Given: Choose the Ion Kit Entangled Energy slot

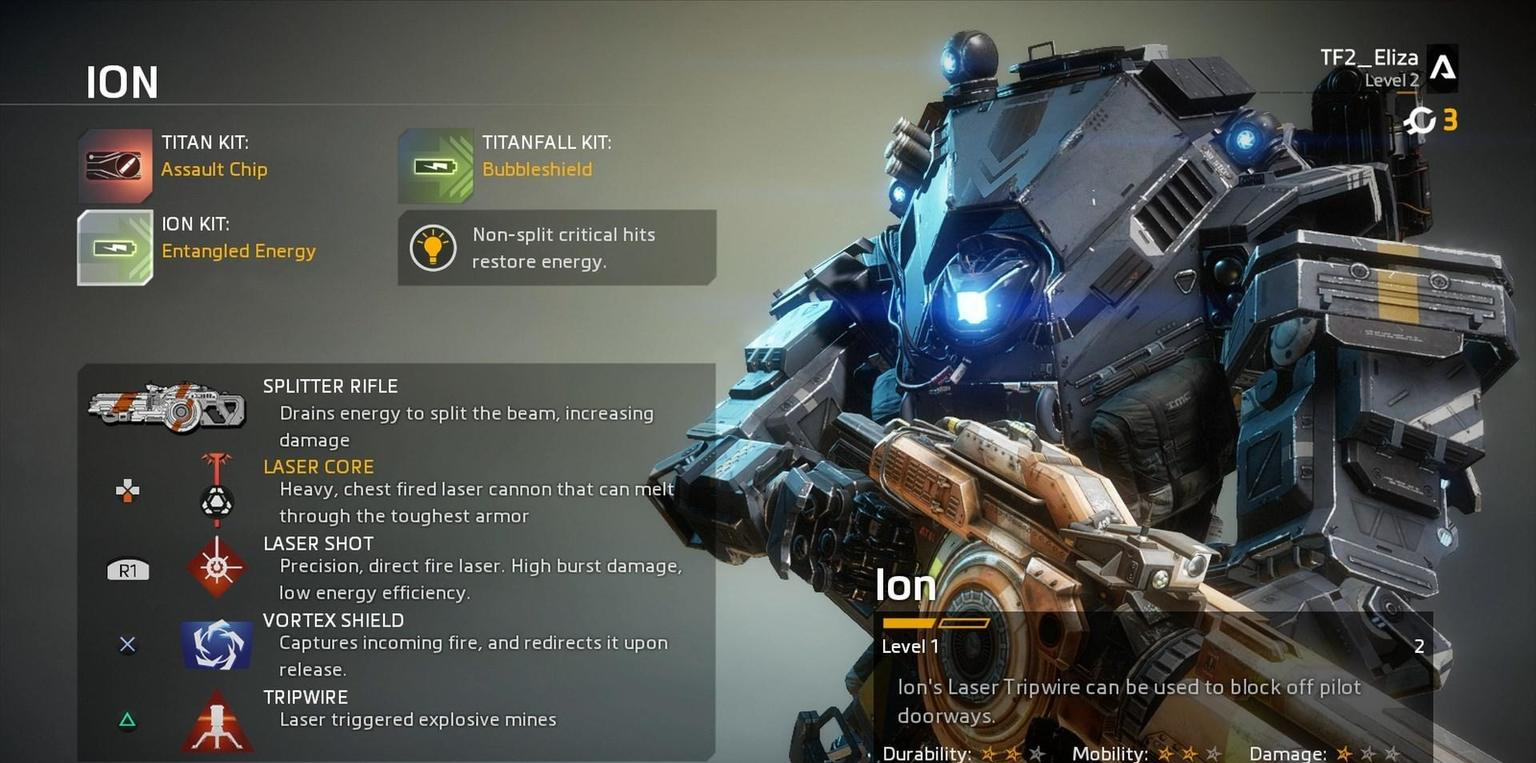Looking at the screenshot, I should pyautogui.click(x=115, y=247).
